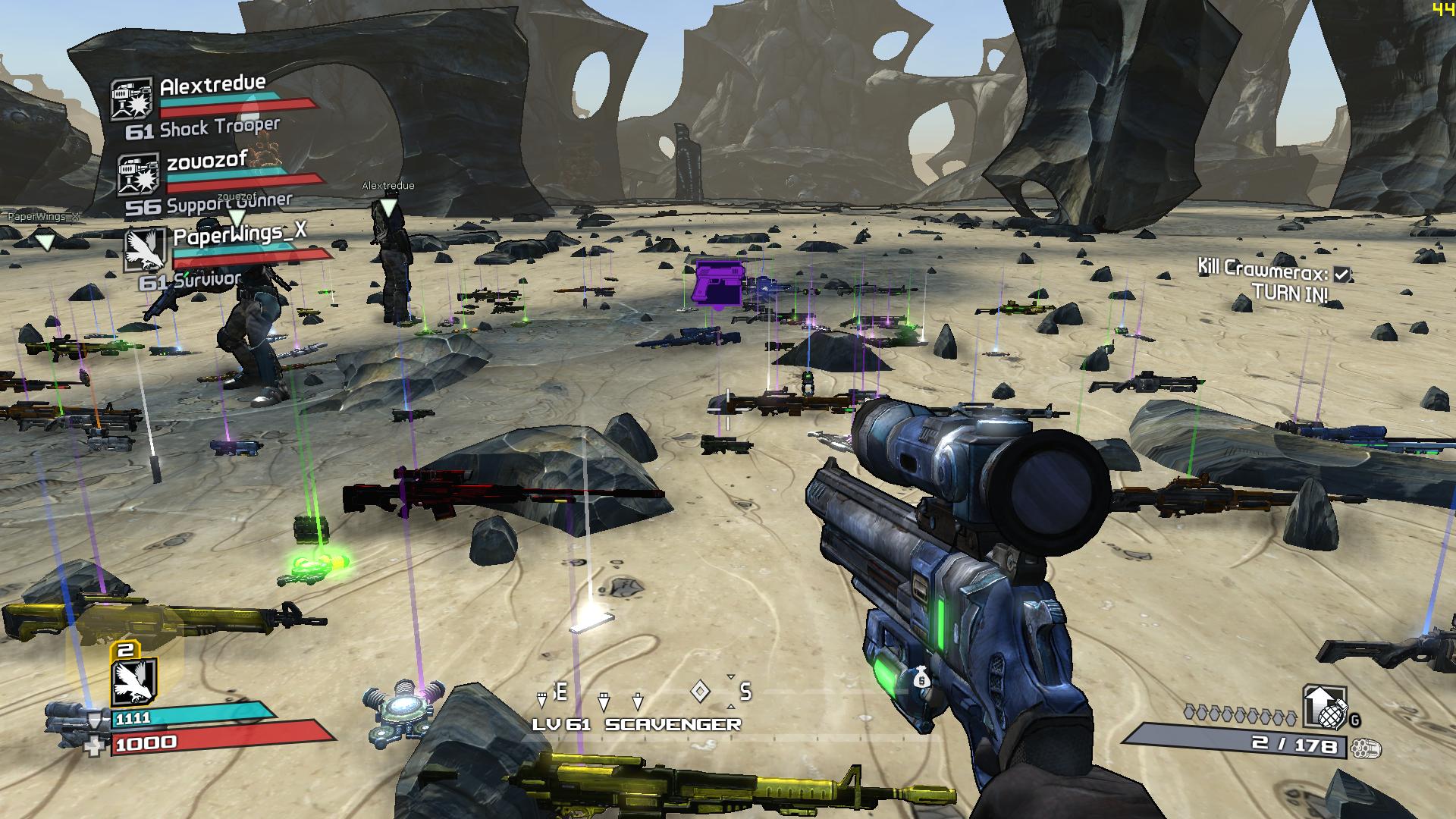Select the diamond waypoint marker on the compass

pyautogui.click(x=701, y=691)
